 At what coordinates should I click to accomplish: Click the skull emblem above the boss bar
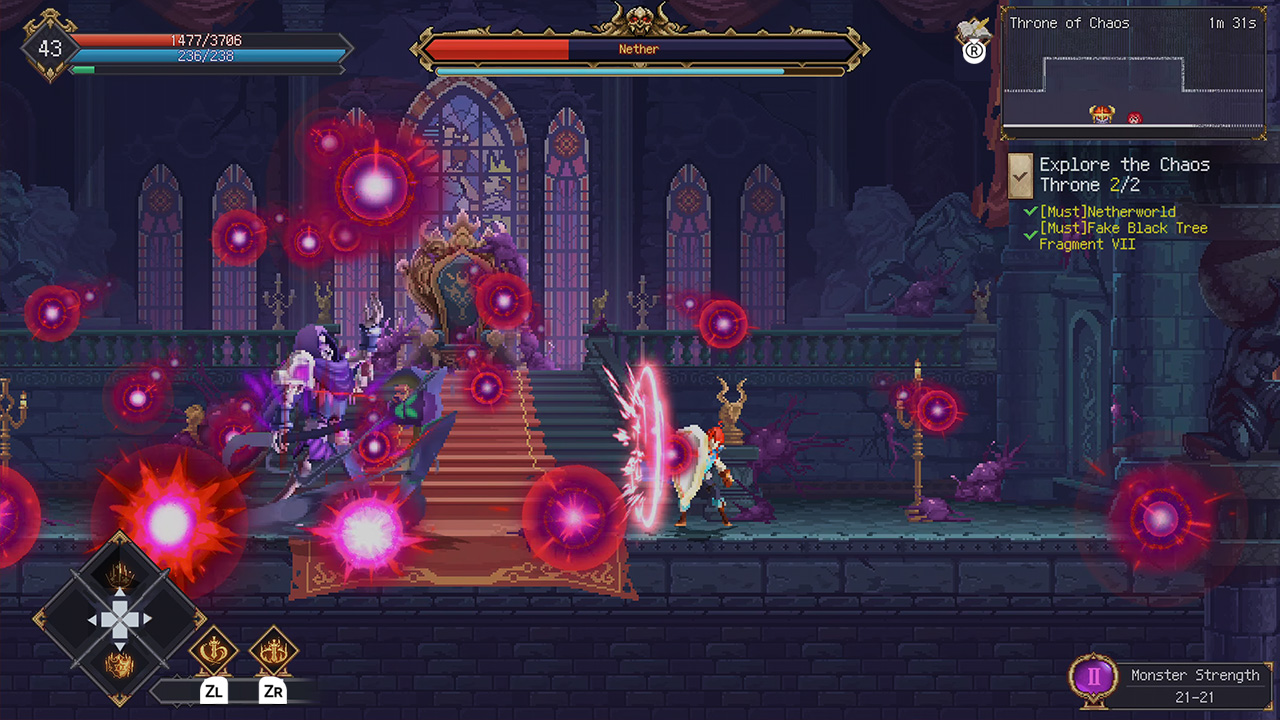pos(638,16)
